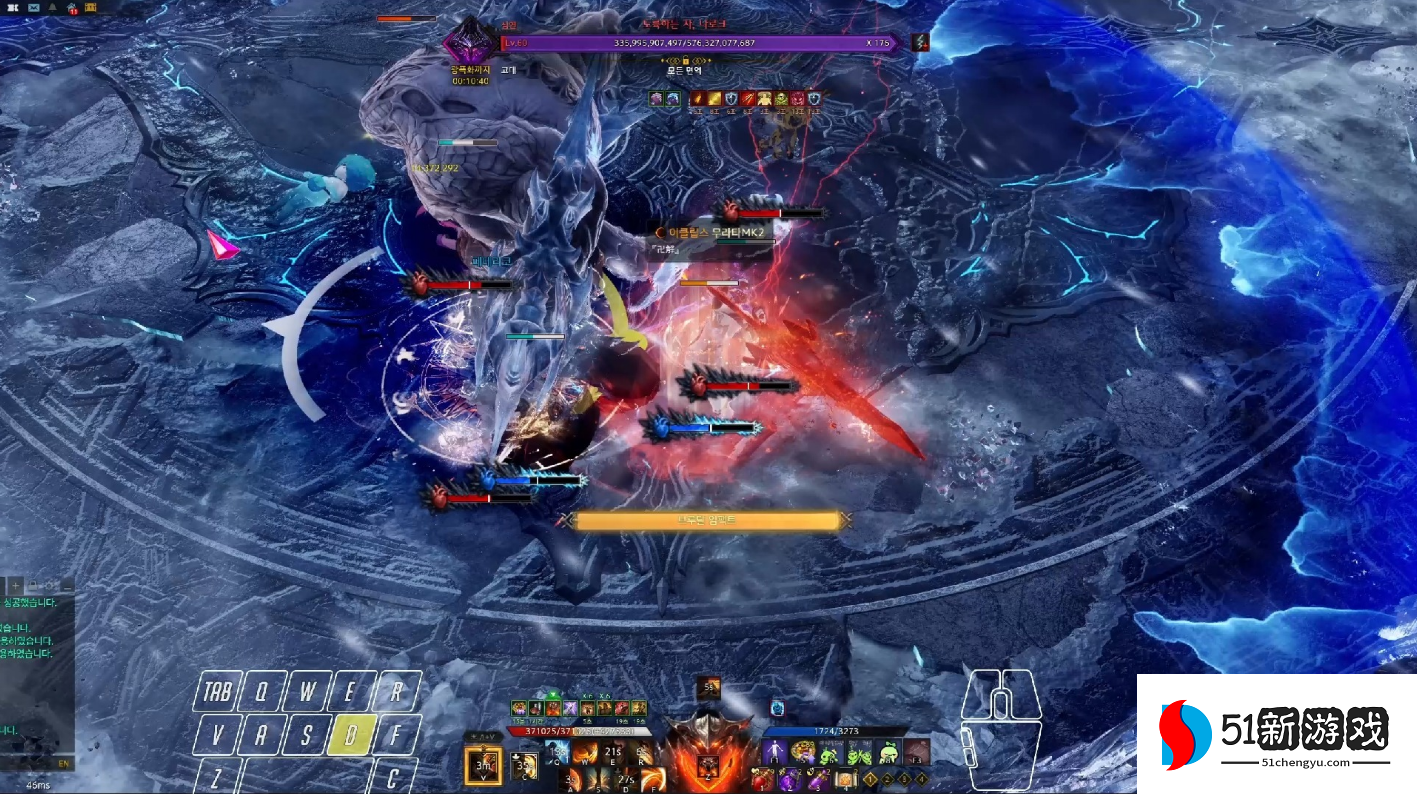
Task: Activate the awakening skill in gold frame
Action: [x=484, y=765]
